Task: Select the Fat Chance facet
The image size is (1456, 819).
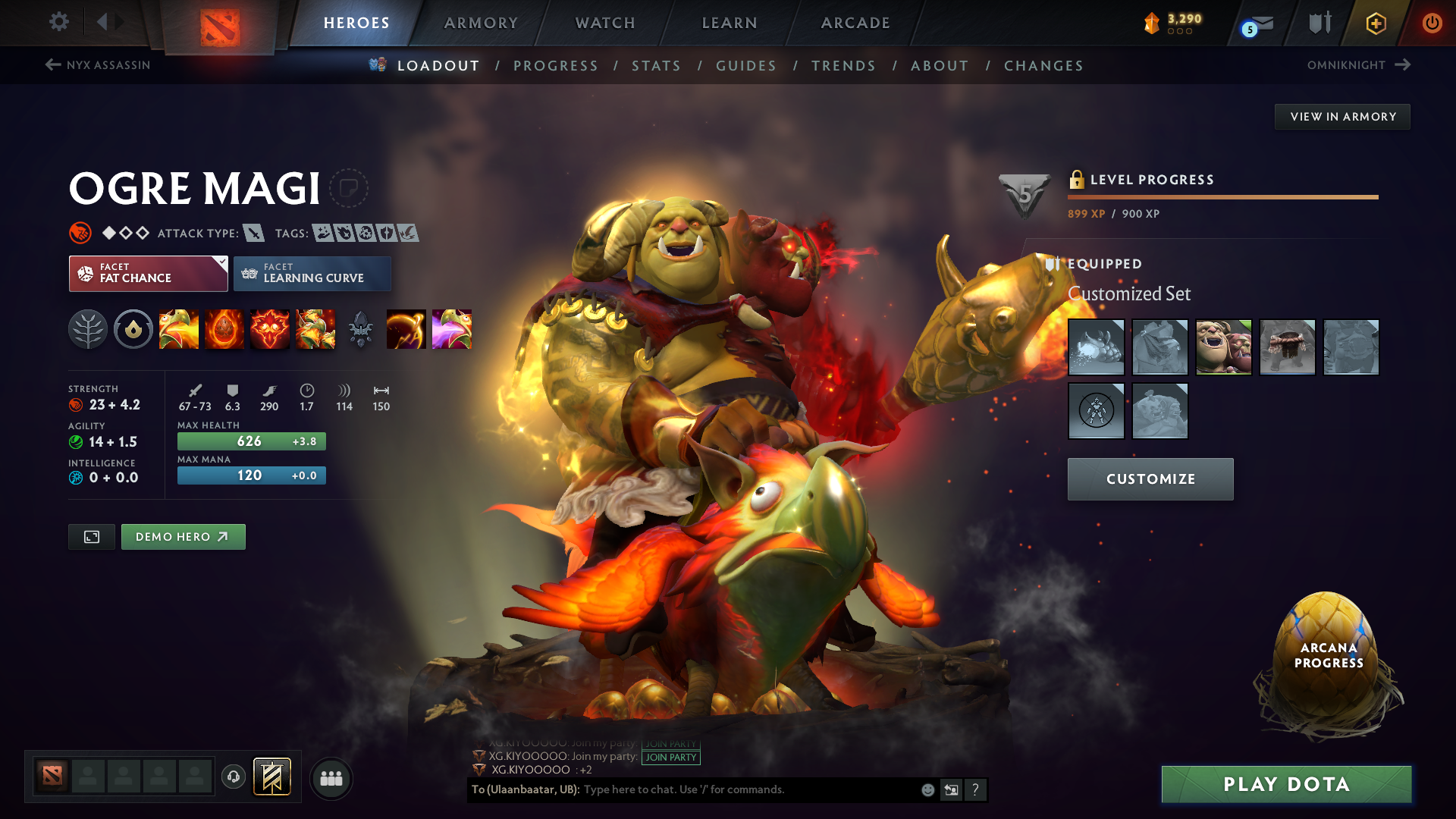Action: tap(144, 273)
